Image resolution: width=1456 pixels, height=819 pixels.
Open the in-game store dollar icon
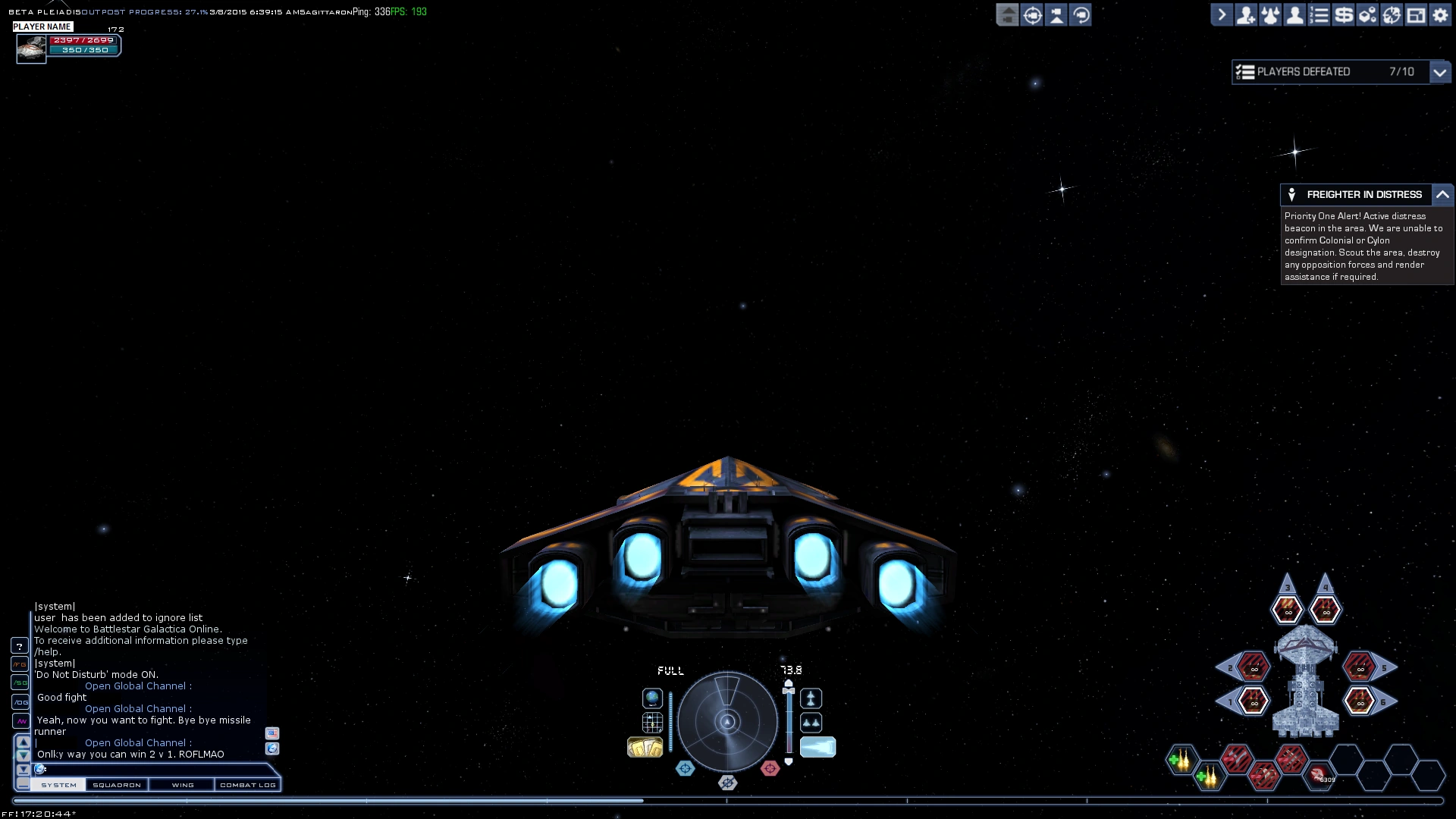pos(1343,14)
